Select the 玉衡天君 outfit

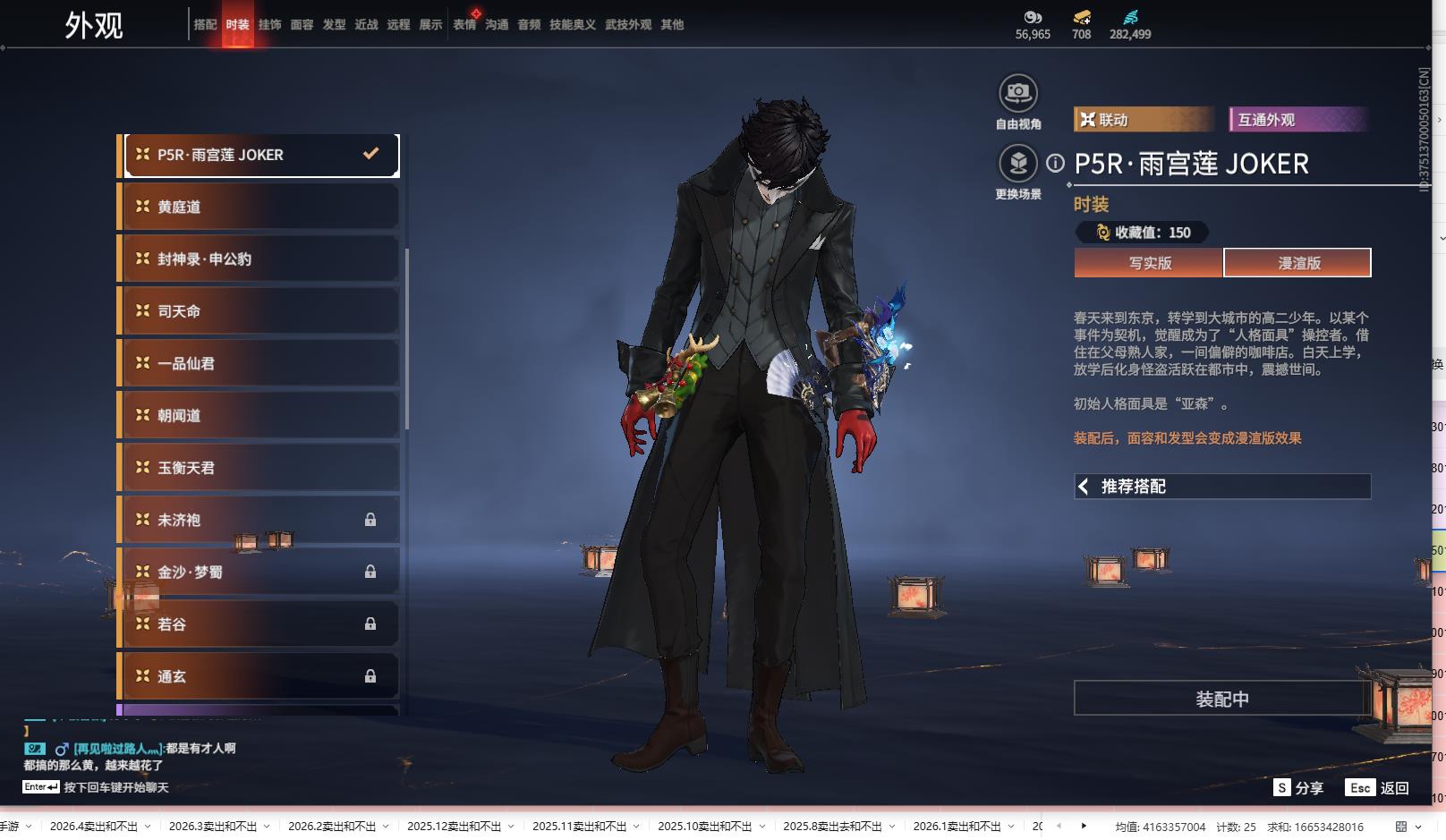(259, 468)
